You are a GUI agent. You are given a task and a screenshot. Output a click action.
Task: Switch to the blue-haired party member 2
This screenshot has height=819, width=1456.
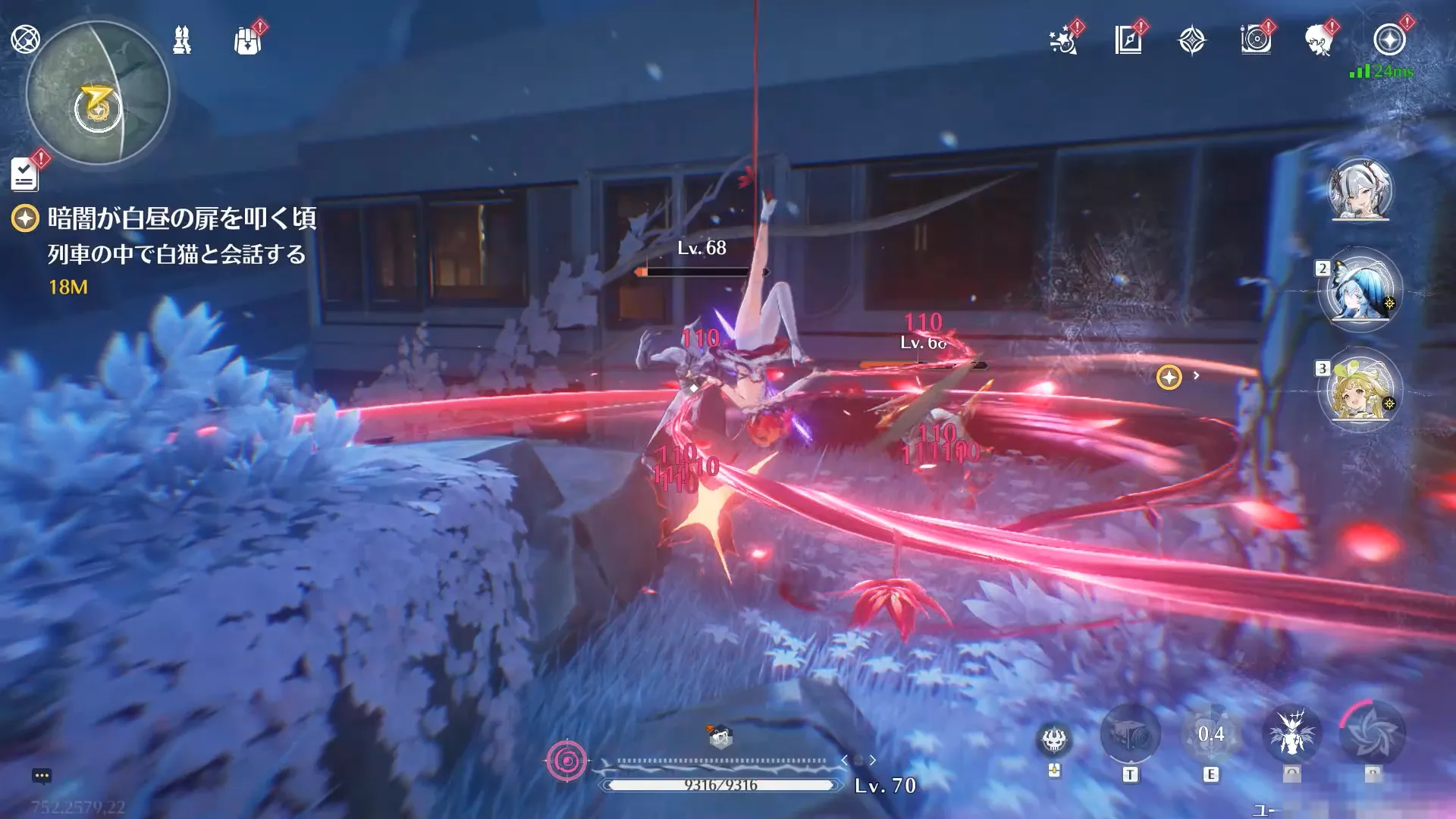pos(1360,290)
